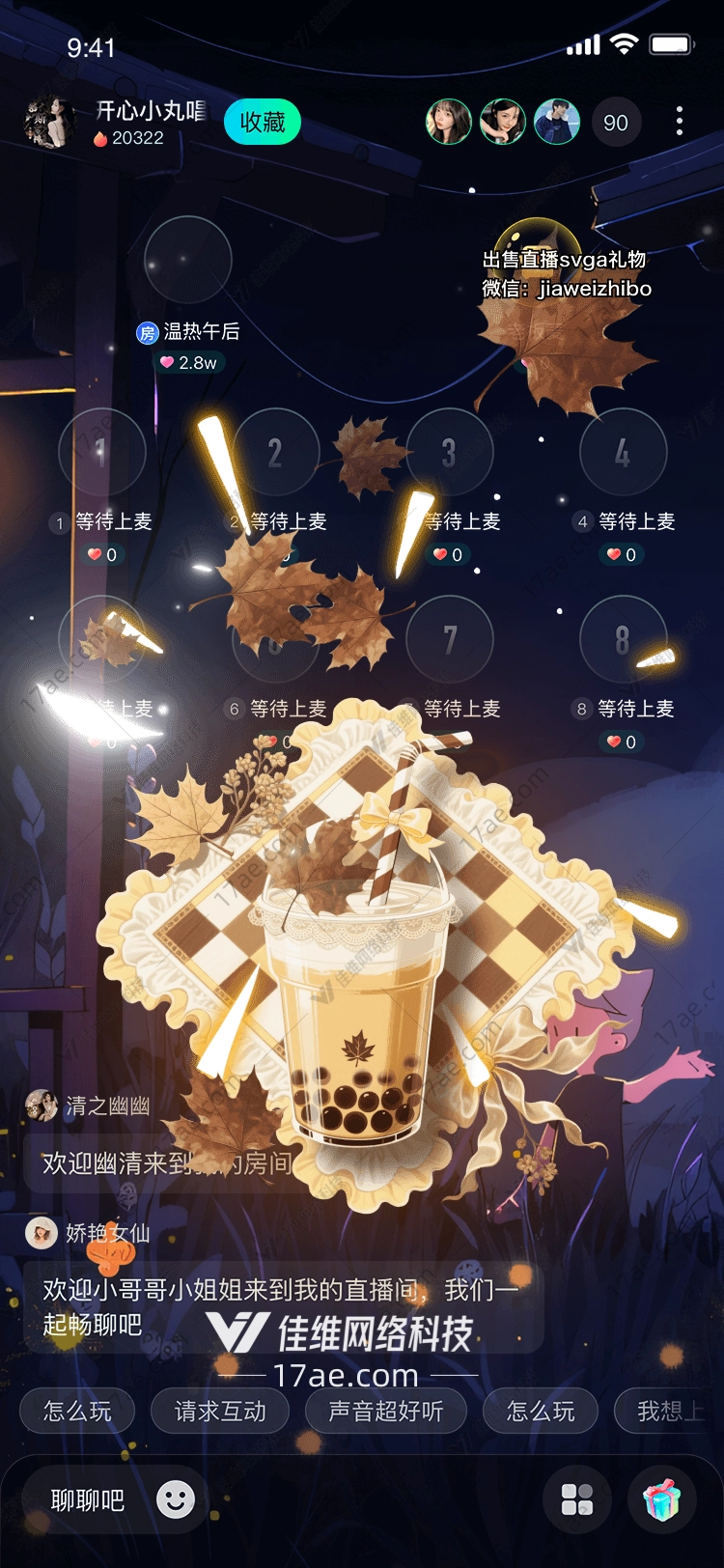Open the gift box panel
The image size is (724, 1568).
[x=661, y=1499]
